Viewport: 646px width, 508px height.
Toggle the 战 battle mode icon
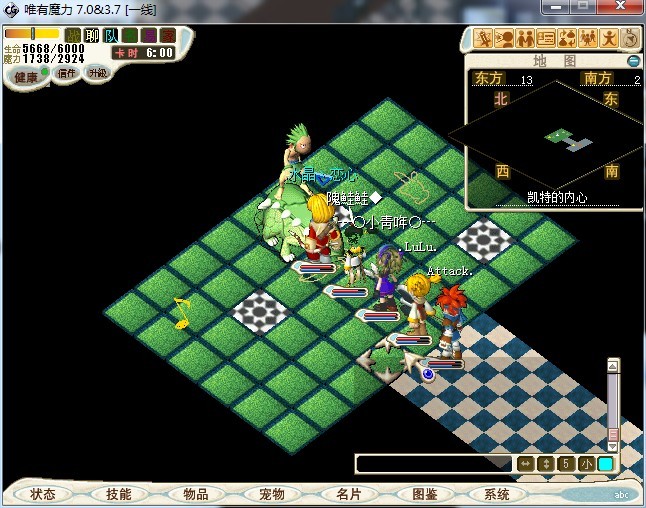point(73,36)
